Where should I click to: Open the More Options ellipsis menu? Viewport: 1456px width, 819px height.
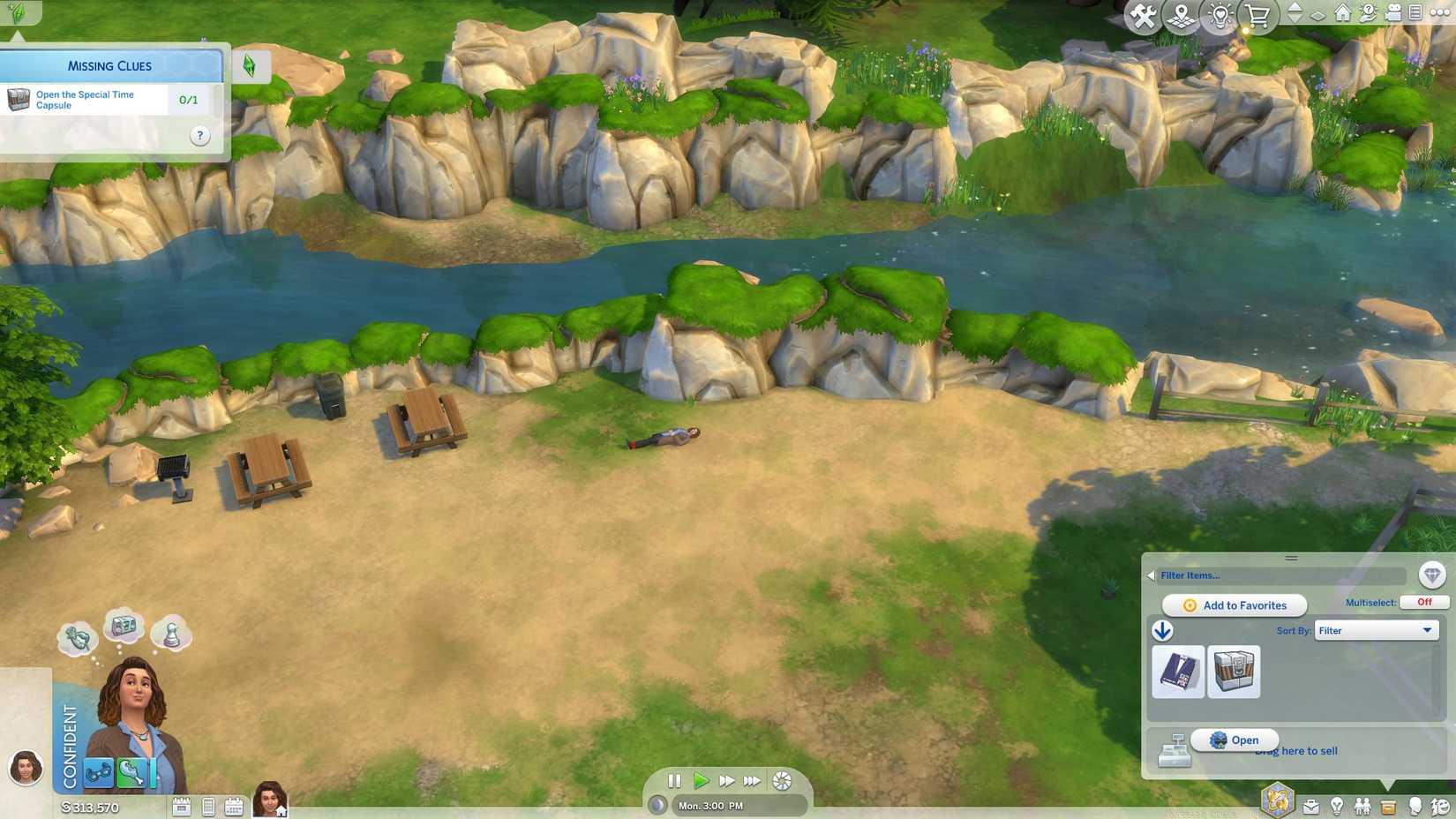[x=1440, y=13]
